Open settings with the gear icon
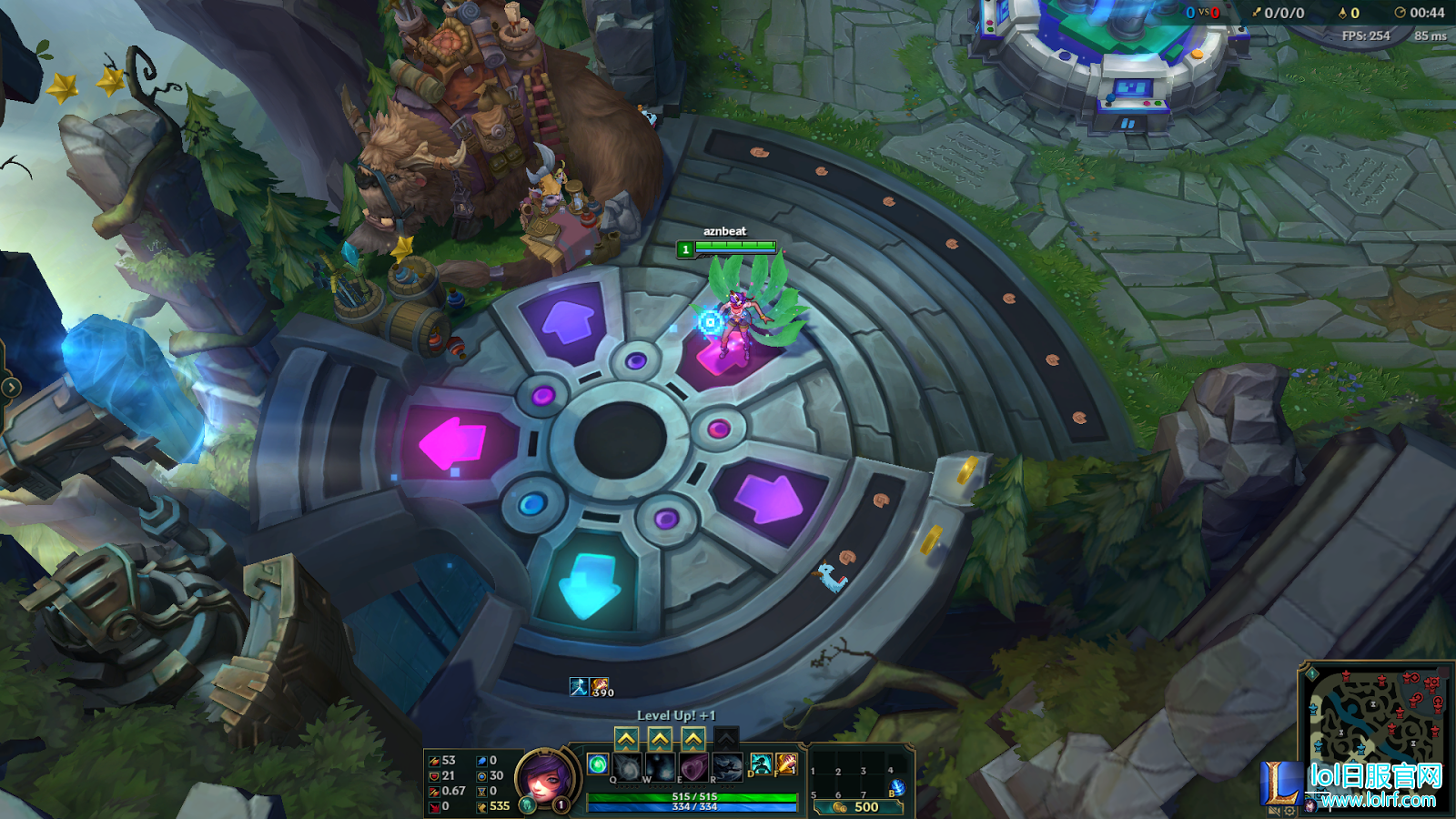The width and height of the screenshot is (1456, 819). (1289, 811)
